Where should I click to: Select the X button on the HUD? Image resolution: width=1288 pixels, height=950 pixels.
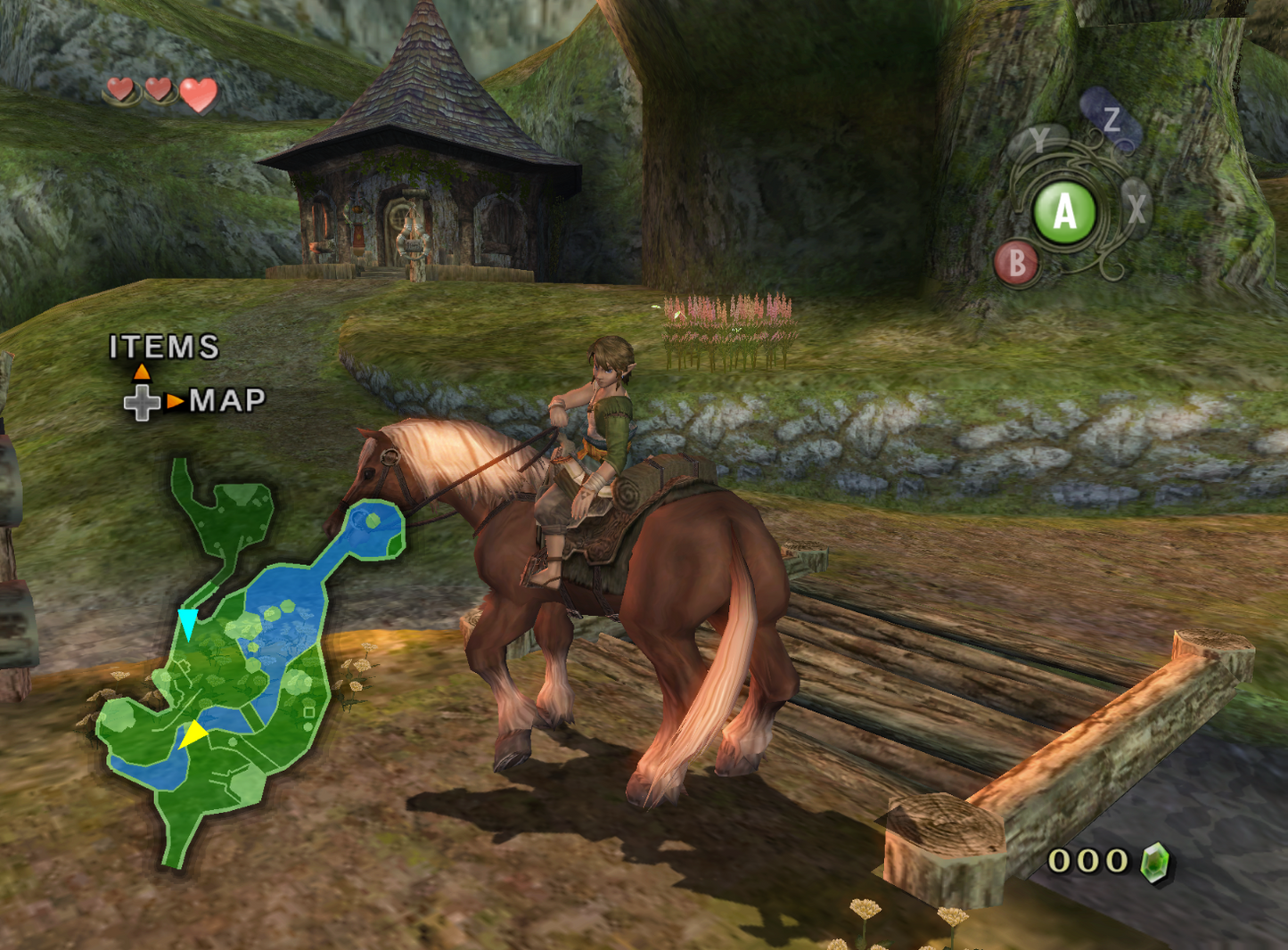click(1136, 209)
